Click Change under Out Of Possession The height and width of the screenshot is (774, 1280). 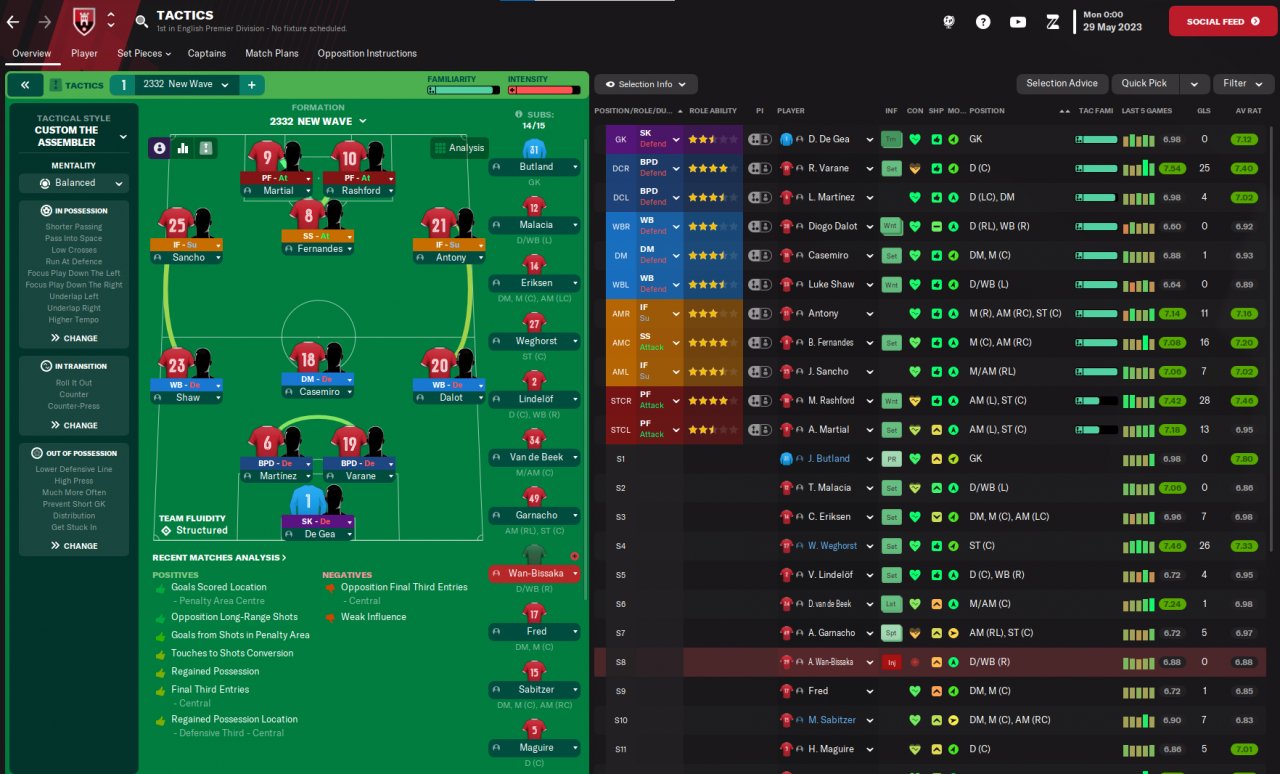click(x=74, y=546)
